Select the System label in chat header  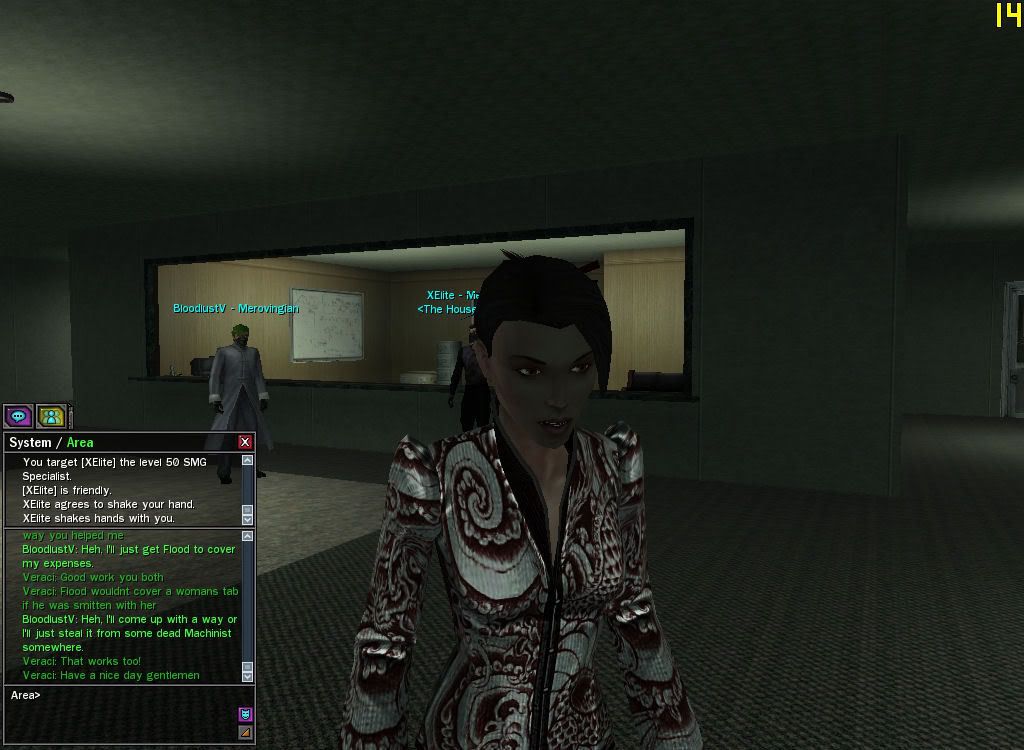tap(30, 442)
